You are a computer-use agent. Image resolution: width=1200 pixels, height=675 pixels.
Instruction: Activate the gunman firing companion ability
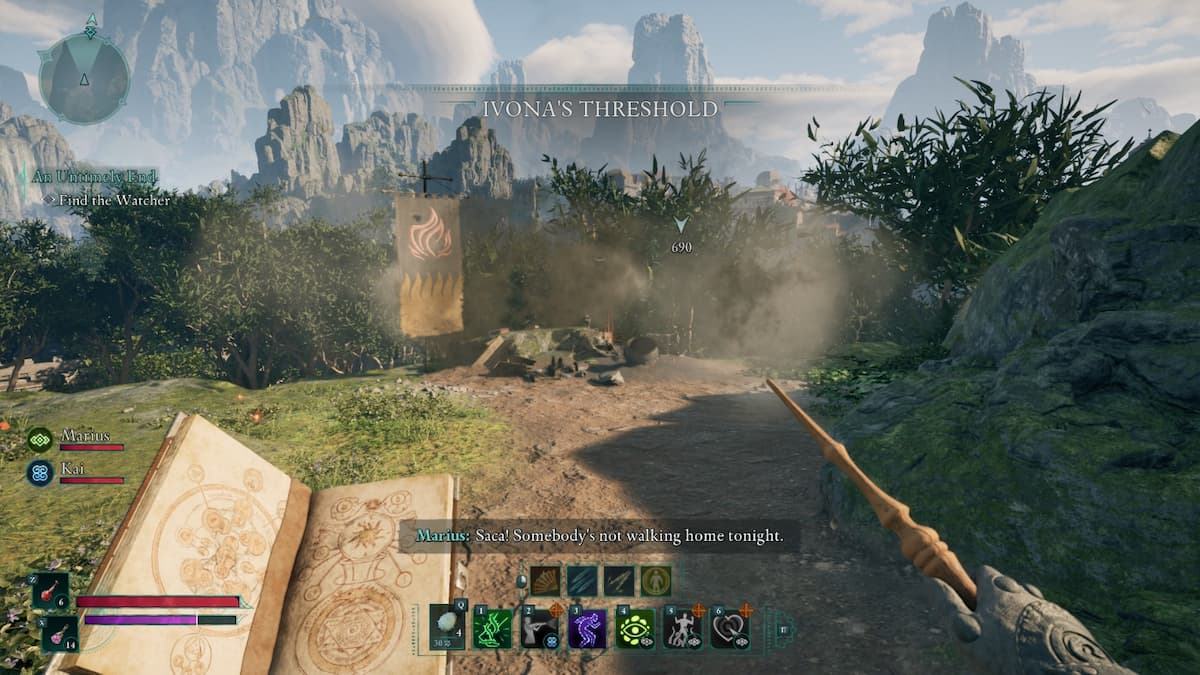(x=540, y=629)
